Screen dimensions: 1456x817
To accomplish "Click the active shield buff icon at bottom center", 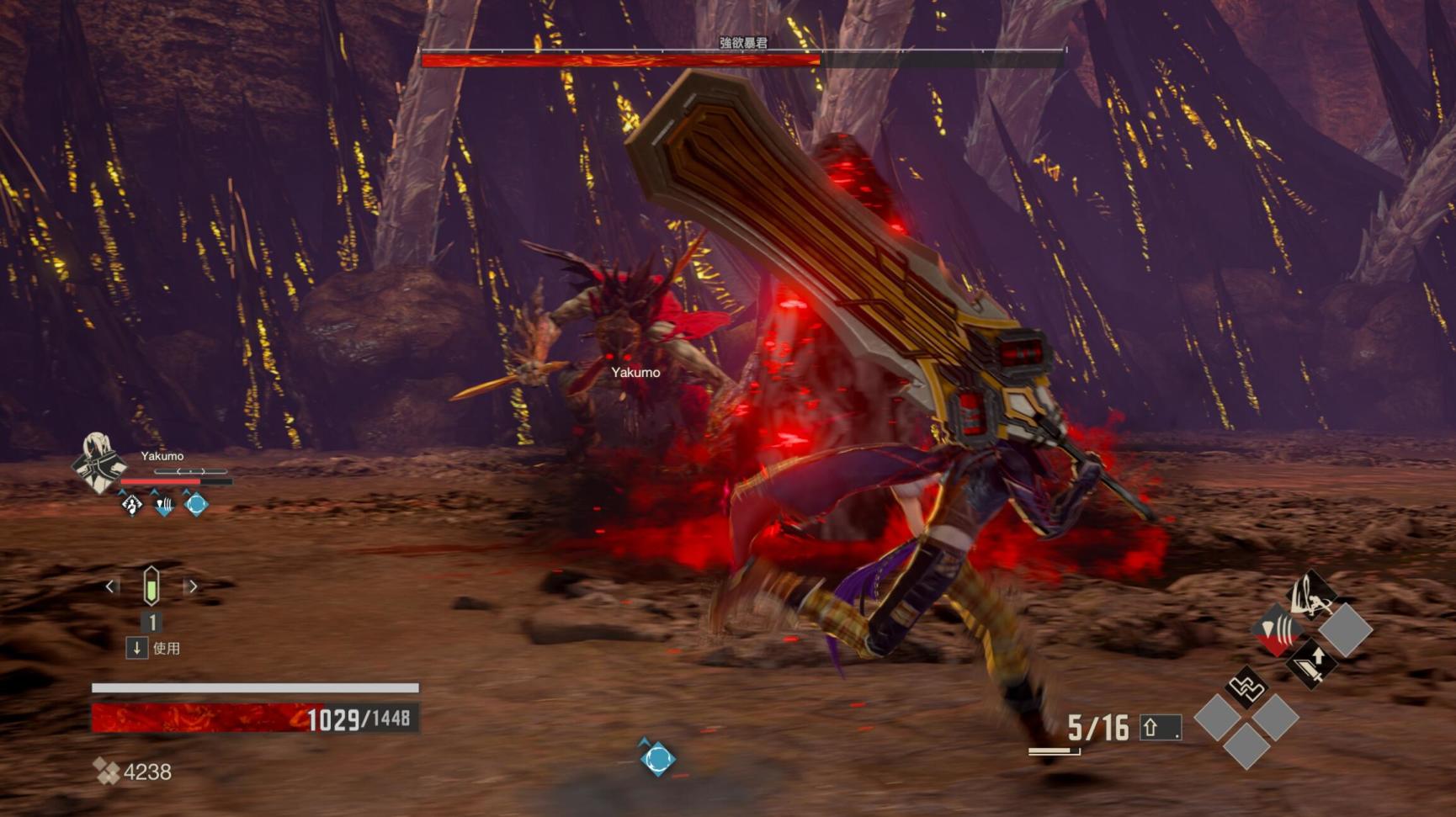I will click(x=657, y=758).
